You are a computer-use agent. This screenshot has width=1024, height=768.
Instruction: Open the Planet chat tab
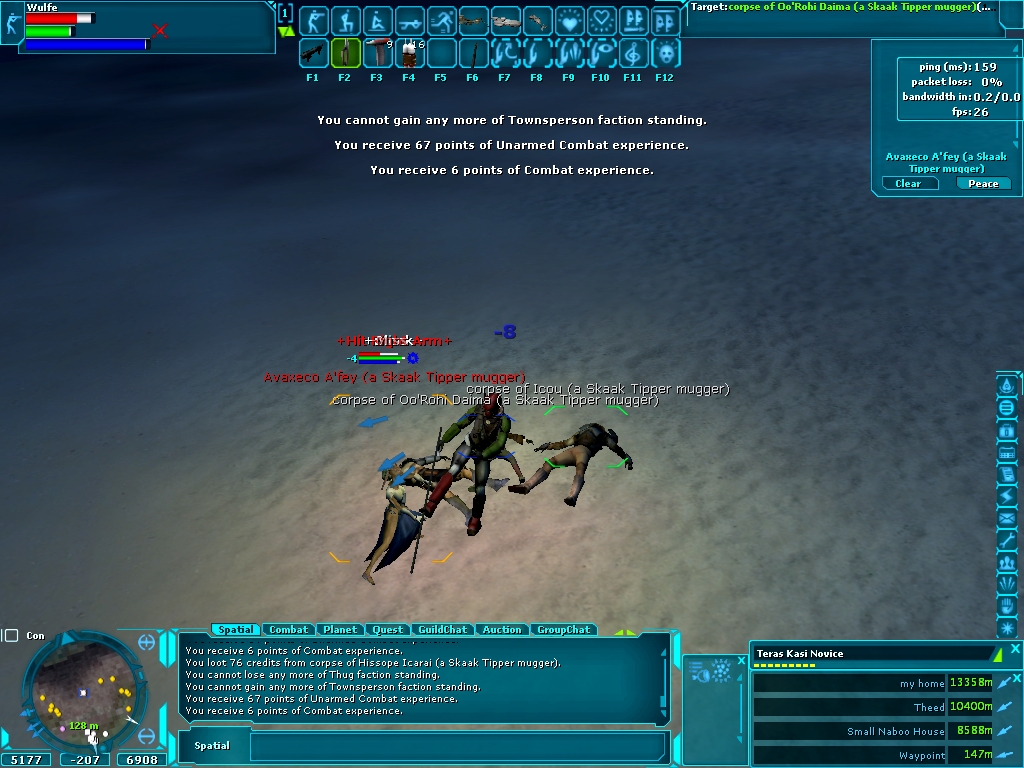pos(340,630)
